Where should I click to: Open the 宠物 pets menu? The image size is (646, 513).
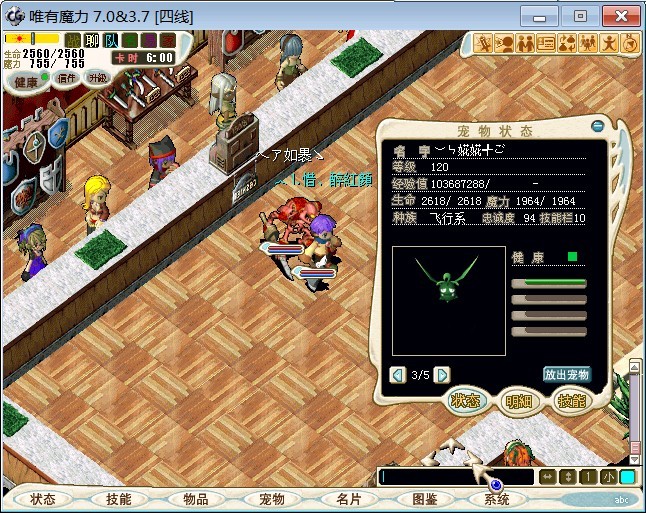(271, 498)
